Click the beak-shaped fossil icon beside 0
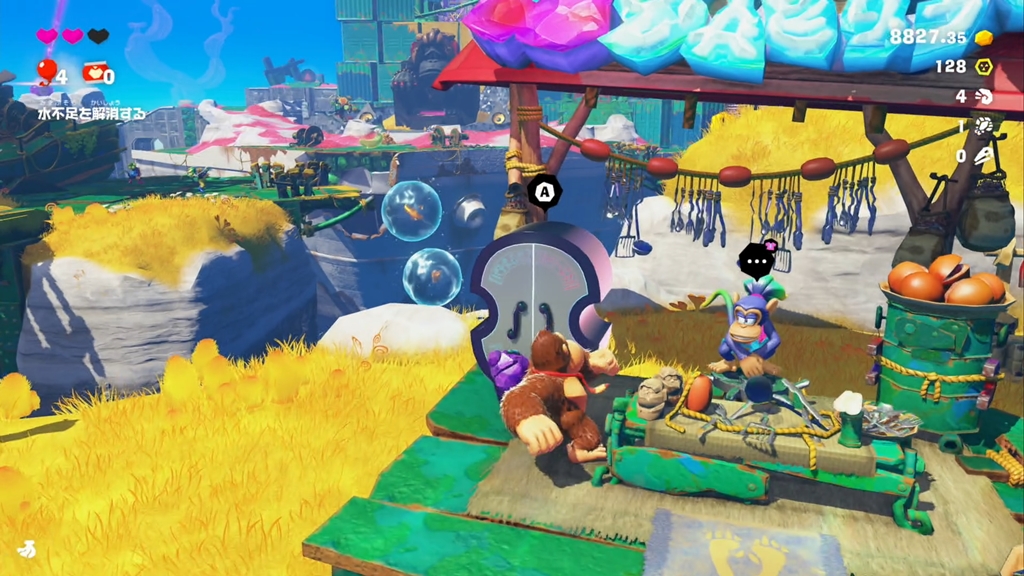This screenshot has width=1024, height=576. 984,156
